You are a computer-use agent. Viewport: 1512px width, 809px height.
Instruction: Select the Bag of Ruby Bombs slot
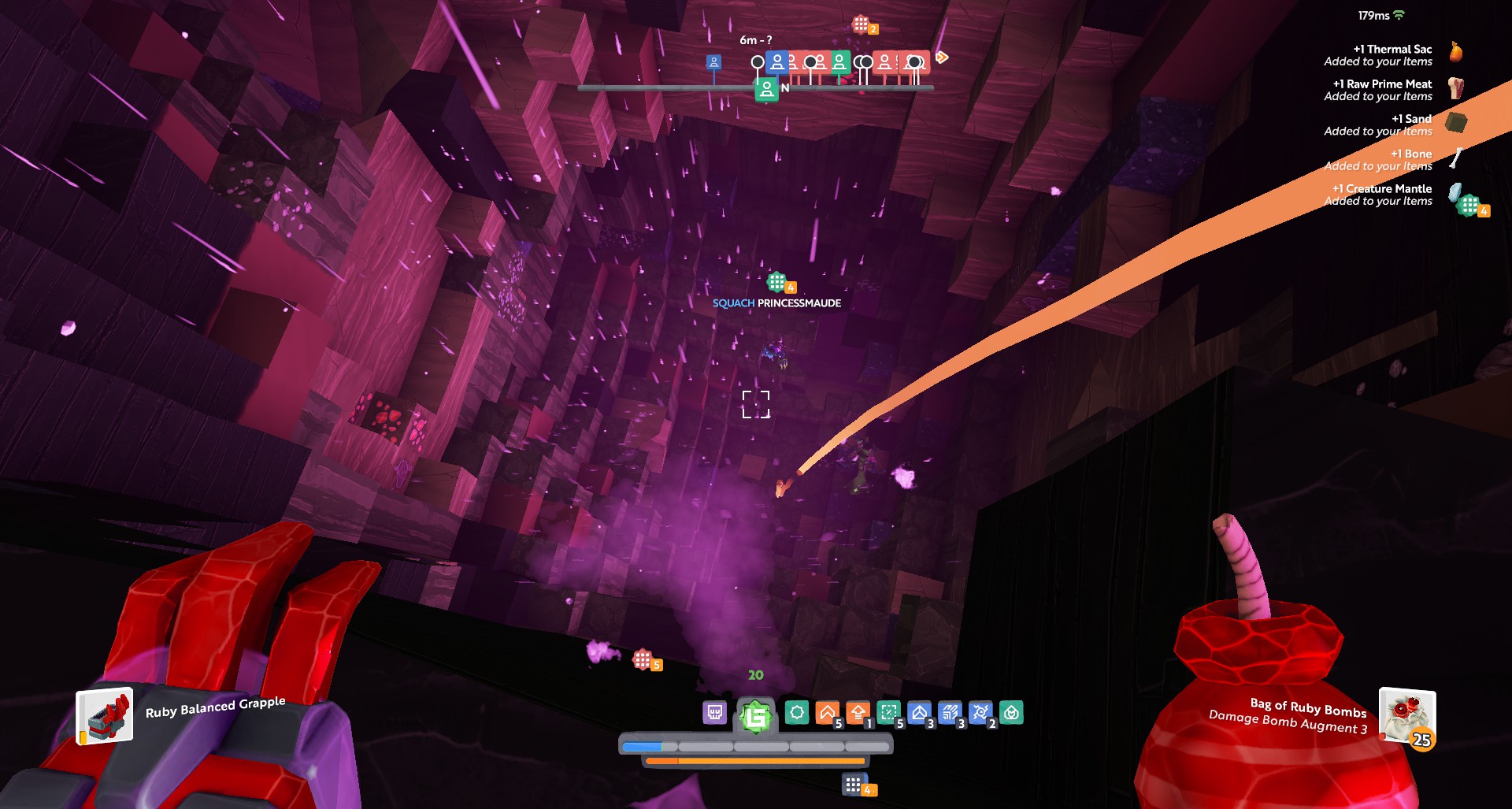(1406, 716)
